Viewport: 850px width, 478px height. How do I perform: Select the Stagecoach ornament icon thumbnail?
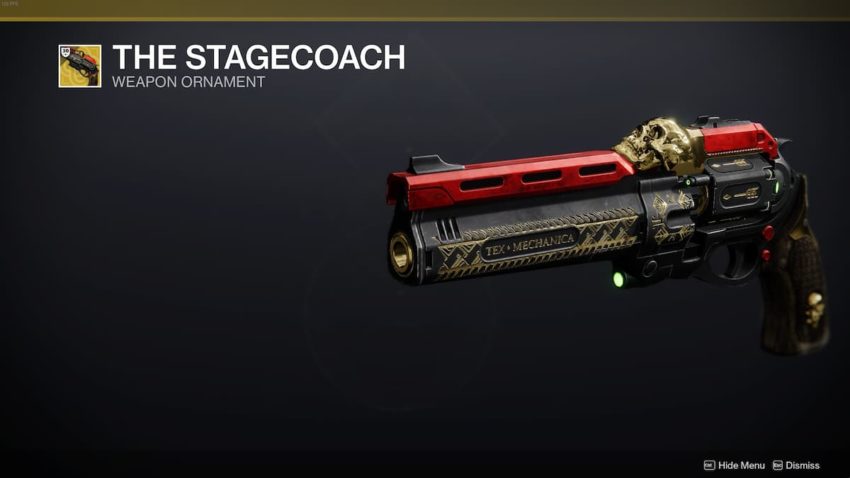(x=80, y=66)
